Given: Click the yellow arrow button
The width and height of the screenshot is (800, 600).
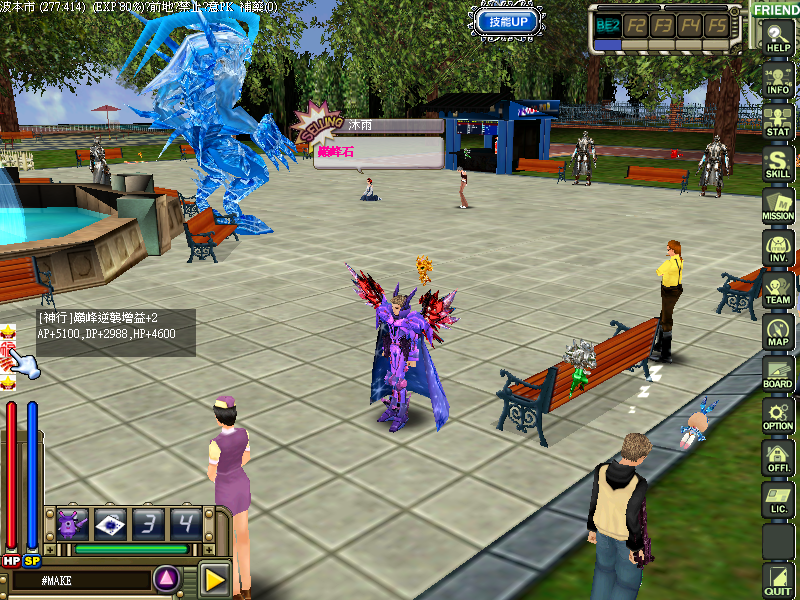Looking at the screenshot, I should (x=214, y=578).
